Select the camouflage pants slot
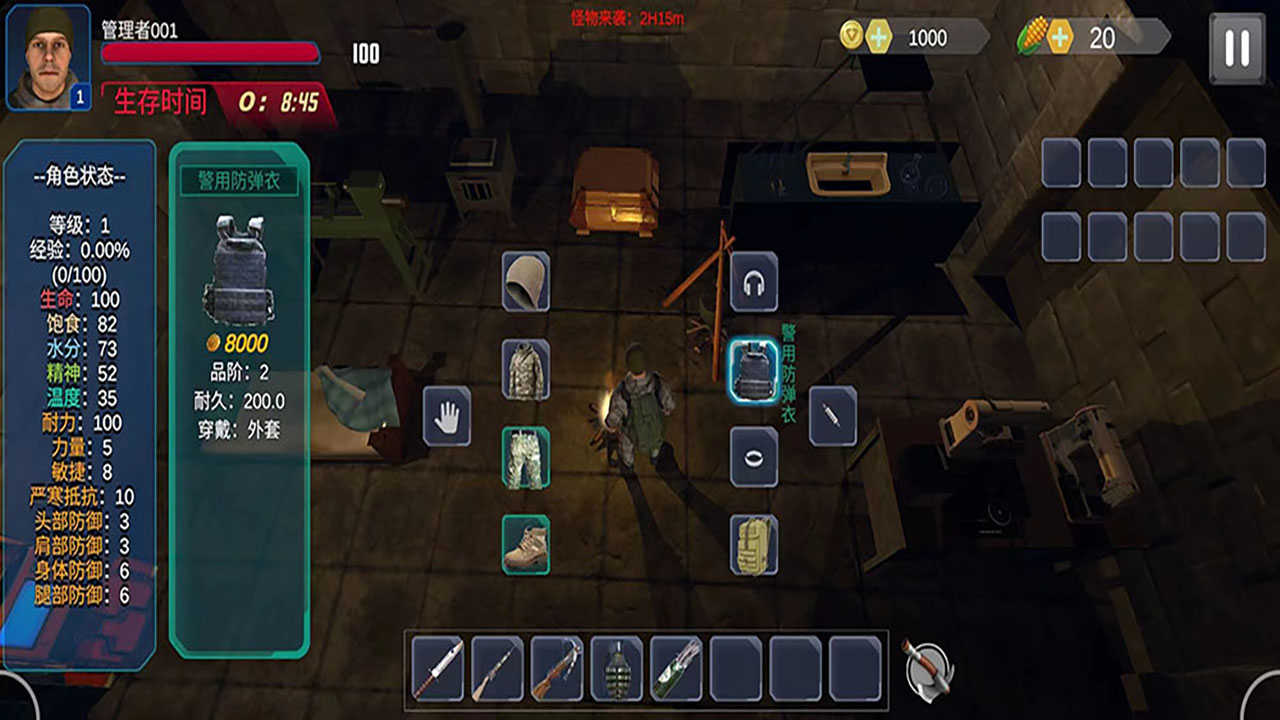The width and height of the screenshot is (1280, 720). coord(526,458)
